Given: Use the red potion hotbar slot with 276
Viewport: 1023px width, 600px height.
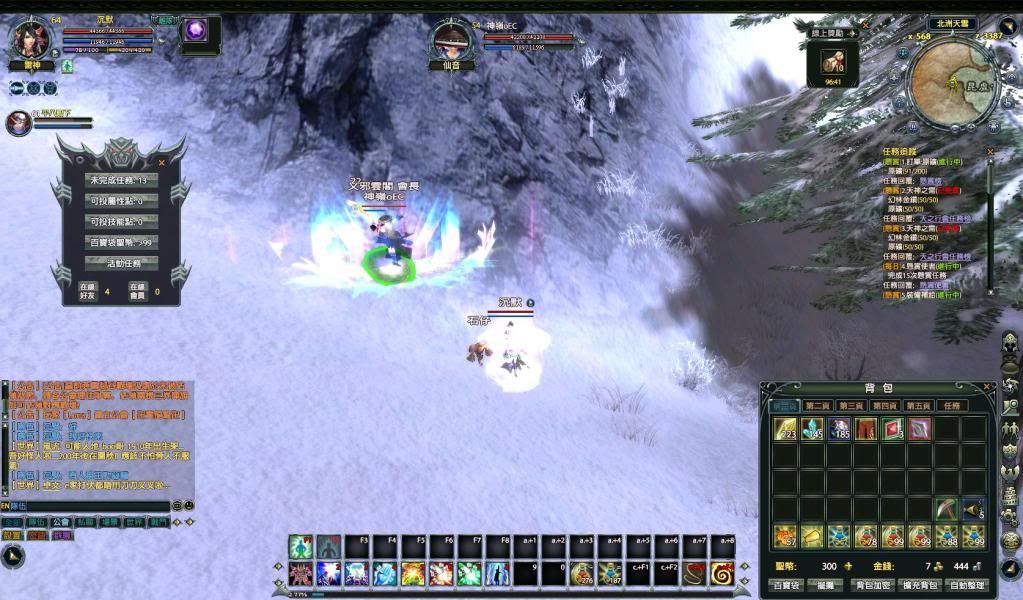Looking at the screenshot, I should tap(581, 573).
